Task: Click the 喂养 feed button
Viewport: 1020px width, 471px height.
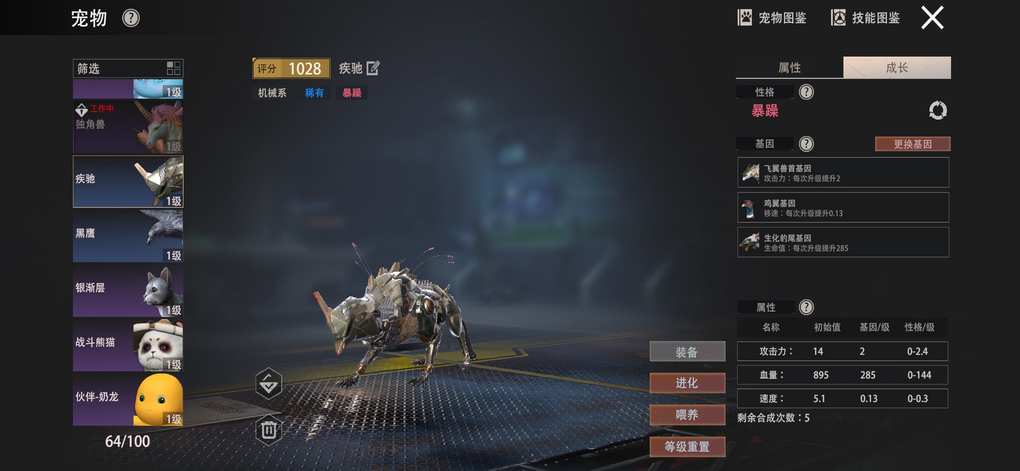Action: click(x=686, y=414)
